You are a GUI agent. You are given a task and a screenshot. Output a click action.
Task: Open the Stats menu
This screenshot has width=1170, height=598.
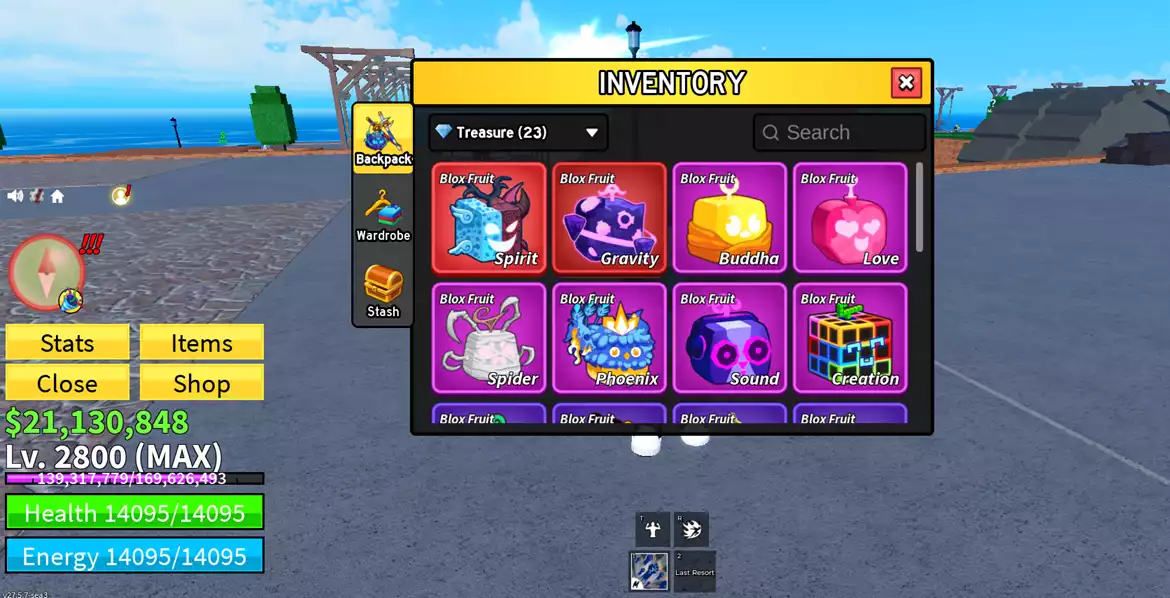pos(67,343)
